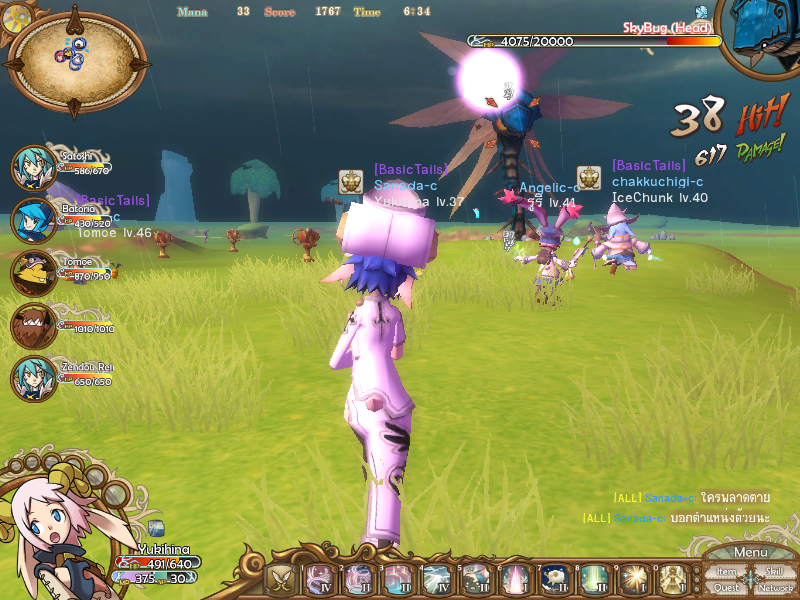Open the main Menu button
Screen dimensions: 800x600
click(x=750, y=553)
